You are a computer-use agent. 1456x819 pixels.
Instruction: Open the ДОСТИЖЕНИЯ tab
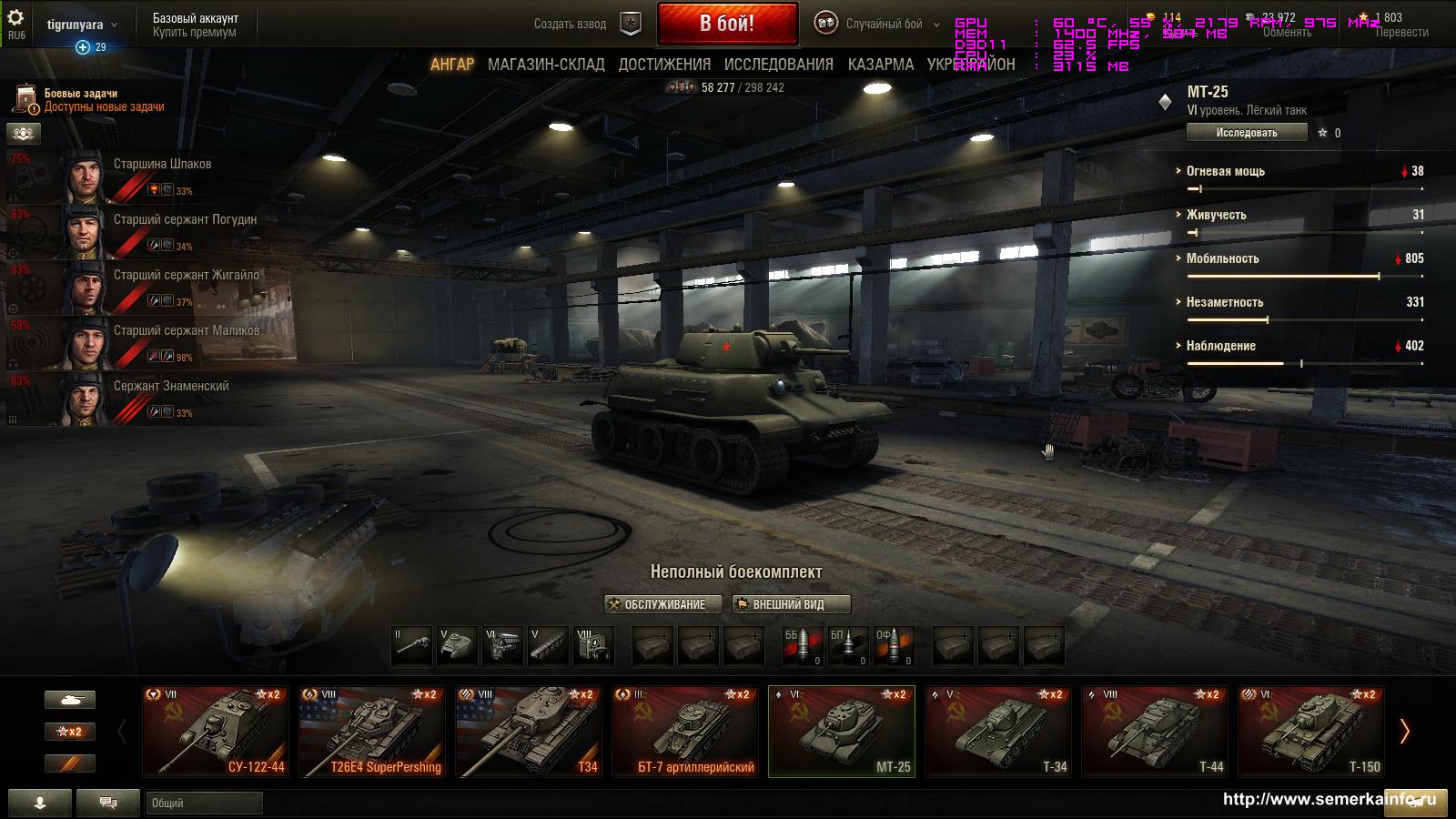(x=664, y=65)
